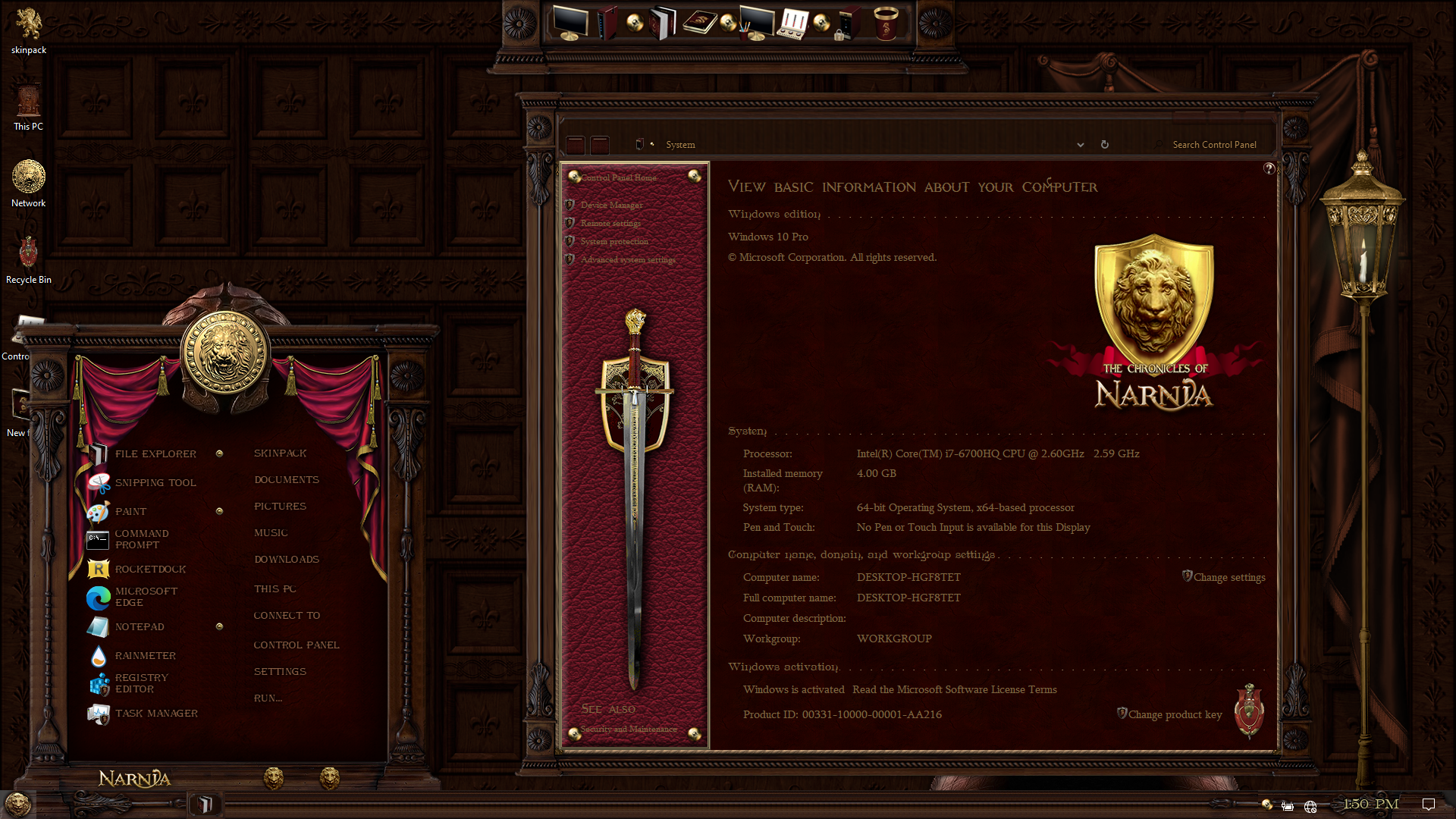Open Control Panel from start menu list
The width and height of the screenshot is (1456, 819).
point(297,645)
